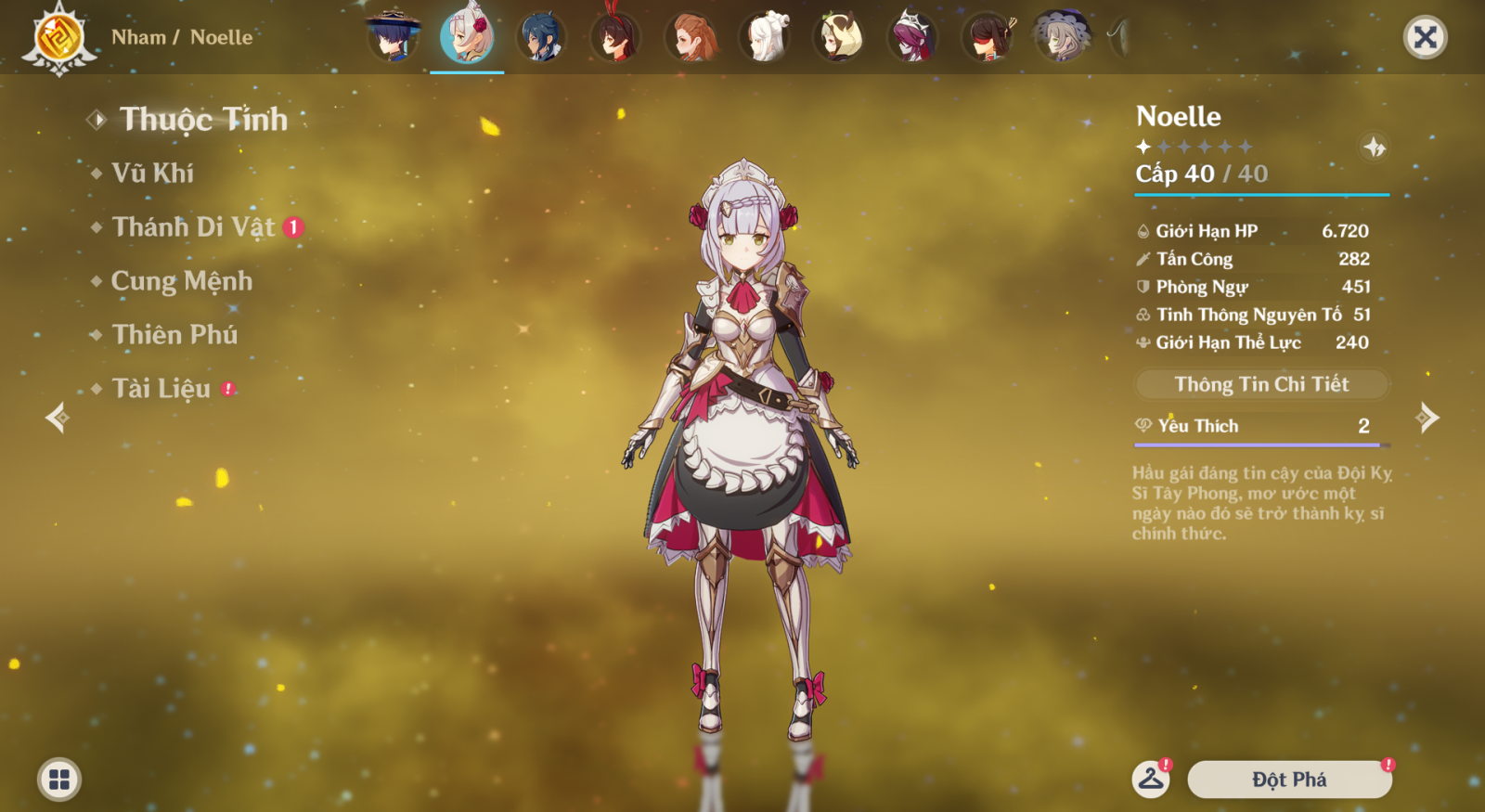Switch to the next character arrow
This screenshot has height=812, width=1485.
pos(1427,418)
